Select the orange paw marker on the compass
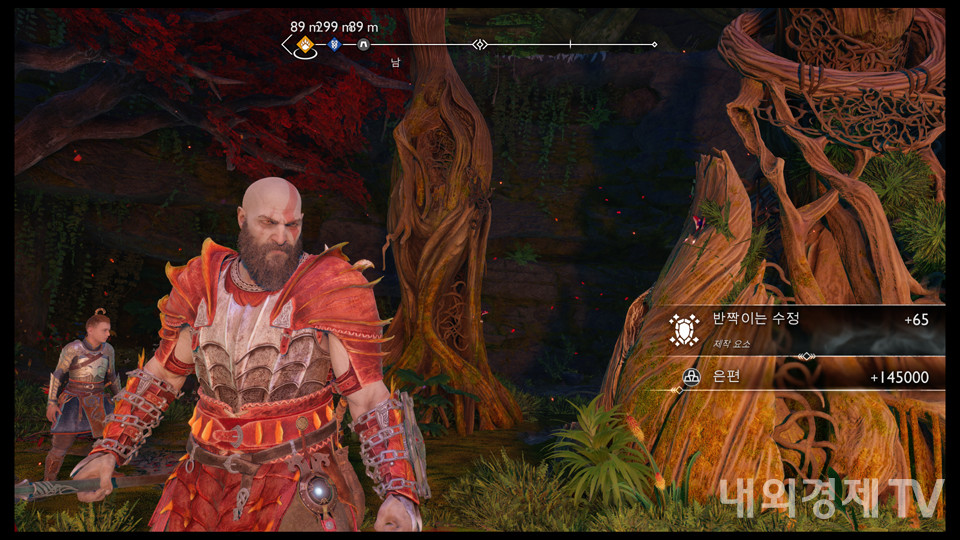This screenshot has height=540, width=960. click(306, 44)
